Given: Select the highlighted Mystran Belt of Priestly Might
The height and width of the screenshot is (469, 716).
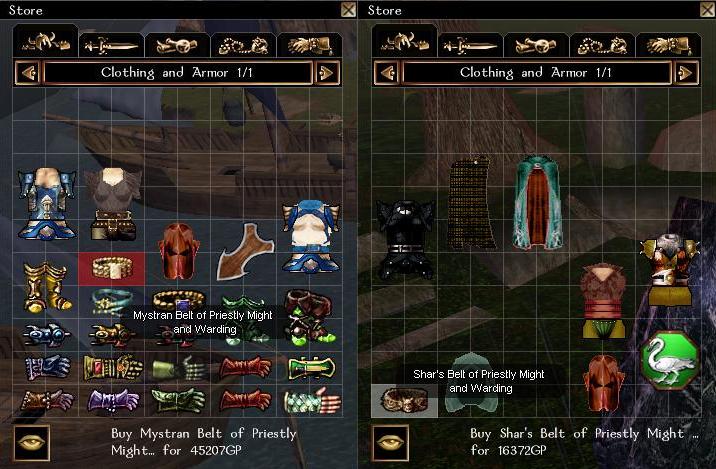Looking at the screenshot, I should click(x=111, y=267).
